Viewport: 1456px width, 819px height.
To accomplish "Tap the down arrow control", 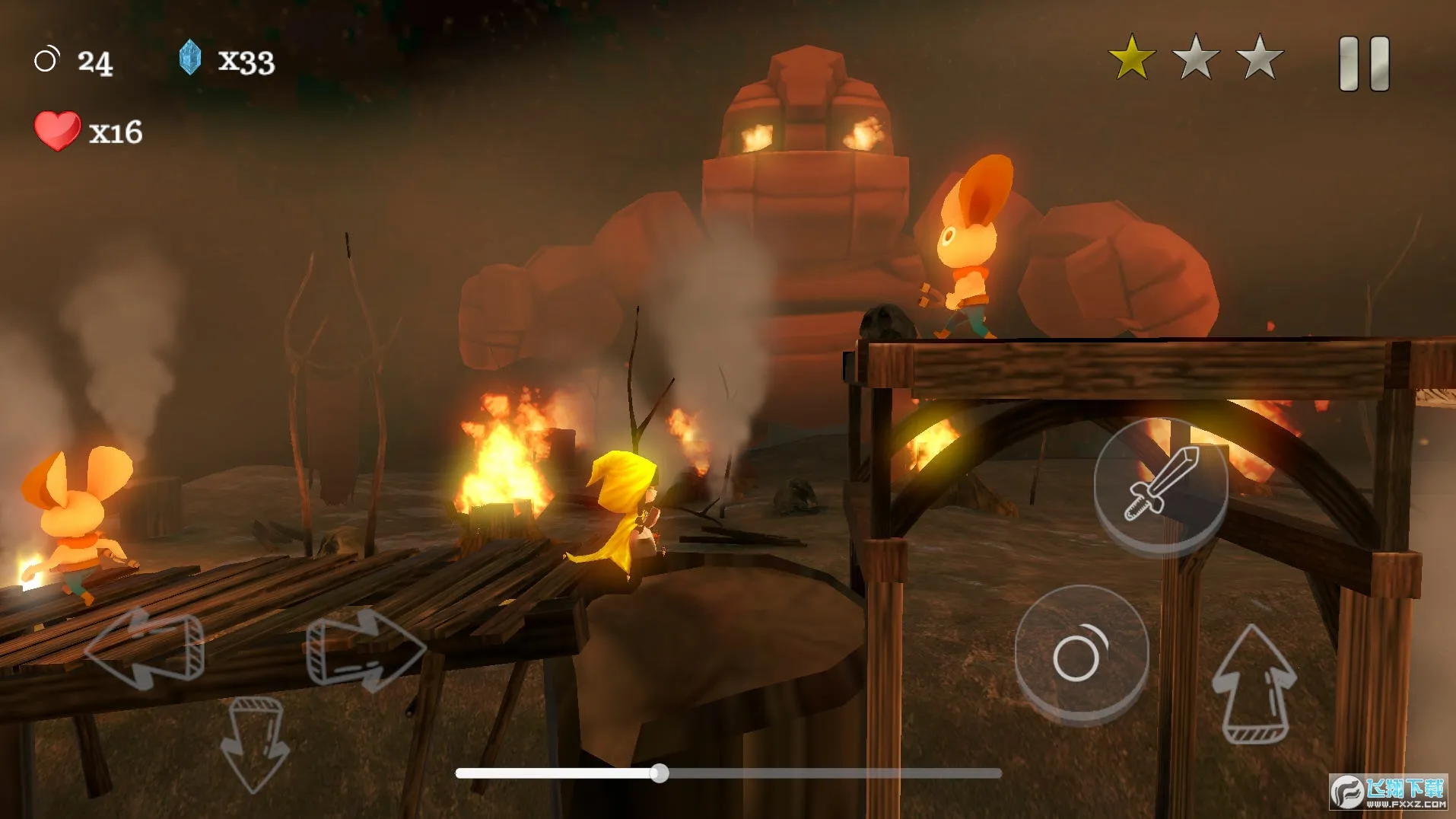I will pyautogui.click(x=254, y=742).
